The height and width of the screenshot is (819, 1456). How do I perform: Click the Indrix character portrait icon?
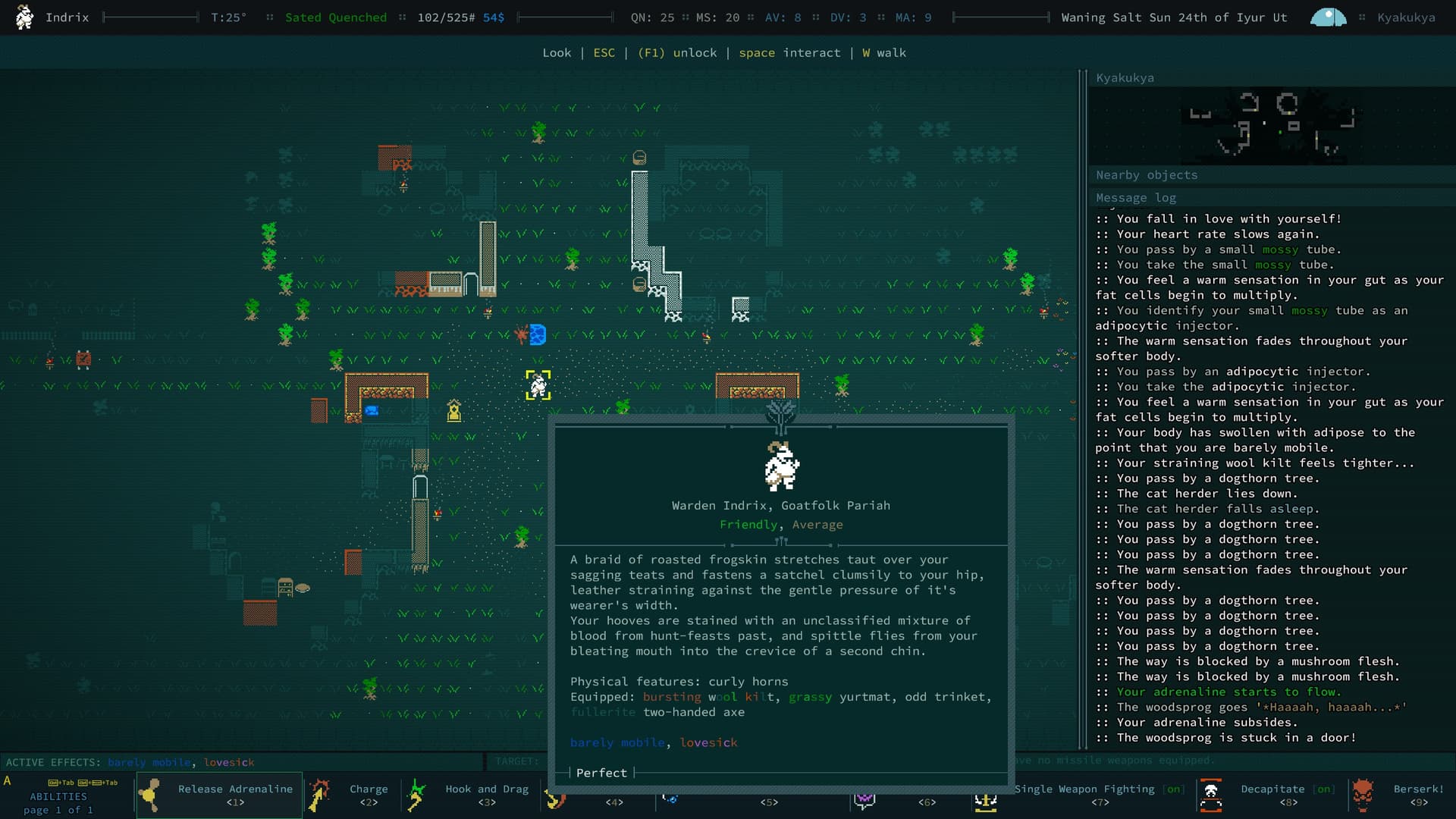point(24,17)
